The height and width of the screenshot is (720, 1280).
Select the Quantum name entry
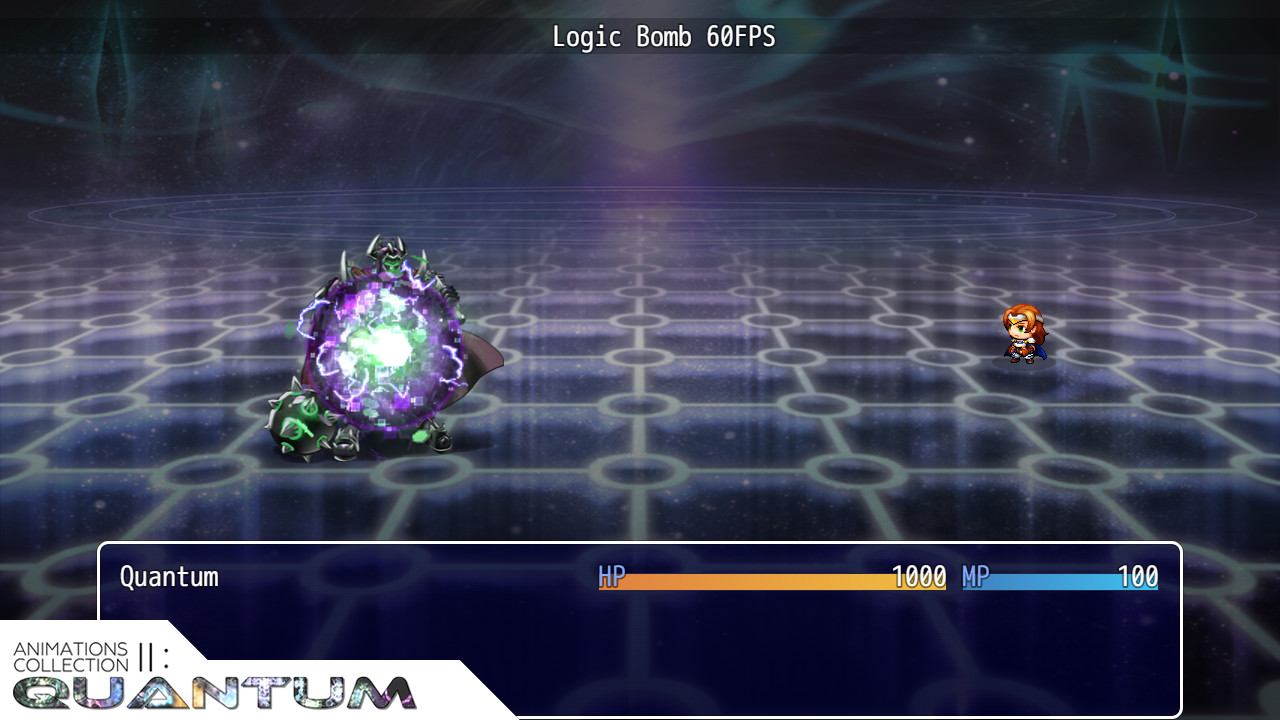166,577
